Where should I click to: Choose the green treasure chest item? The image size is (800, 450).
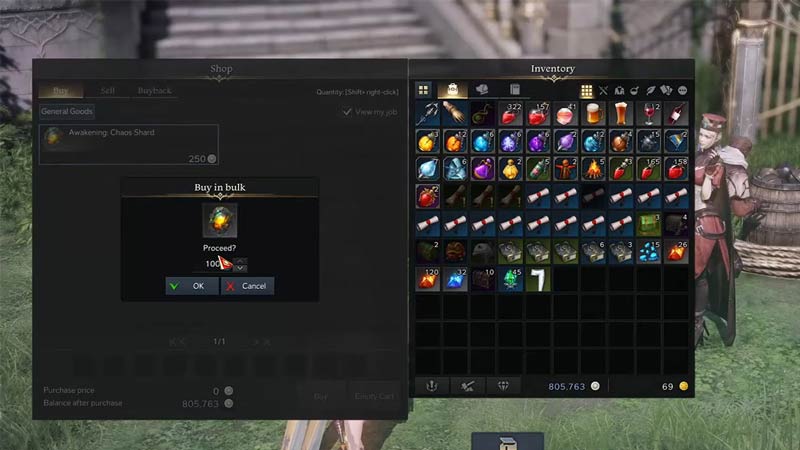pyautogui.click(x=649, y=224)
